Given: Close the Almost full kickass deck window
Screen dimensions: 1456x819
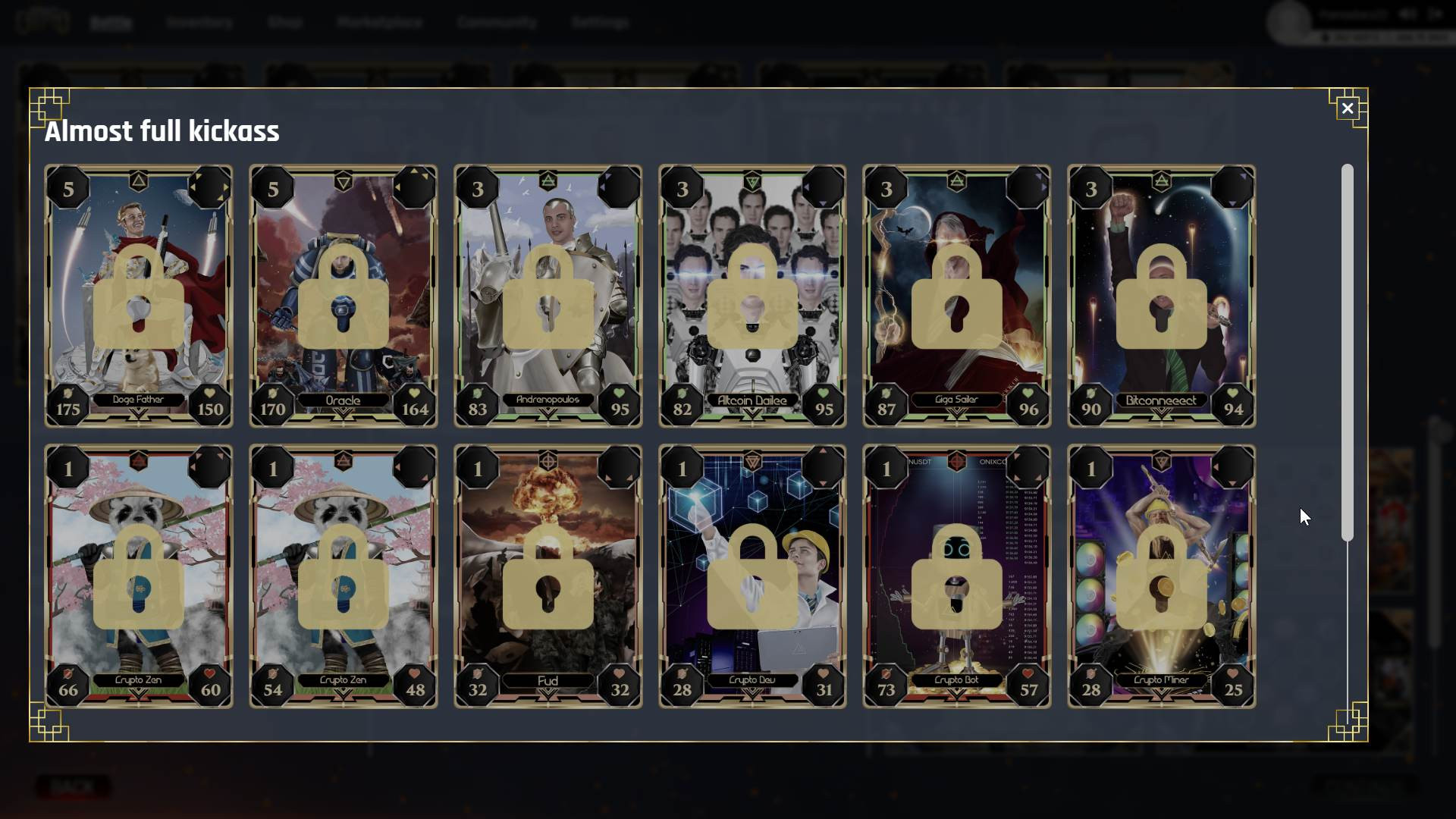Looking at the screenshot, I should click(1347, 108).
